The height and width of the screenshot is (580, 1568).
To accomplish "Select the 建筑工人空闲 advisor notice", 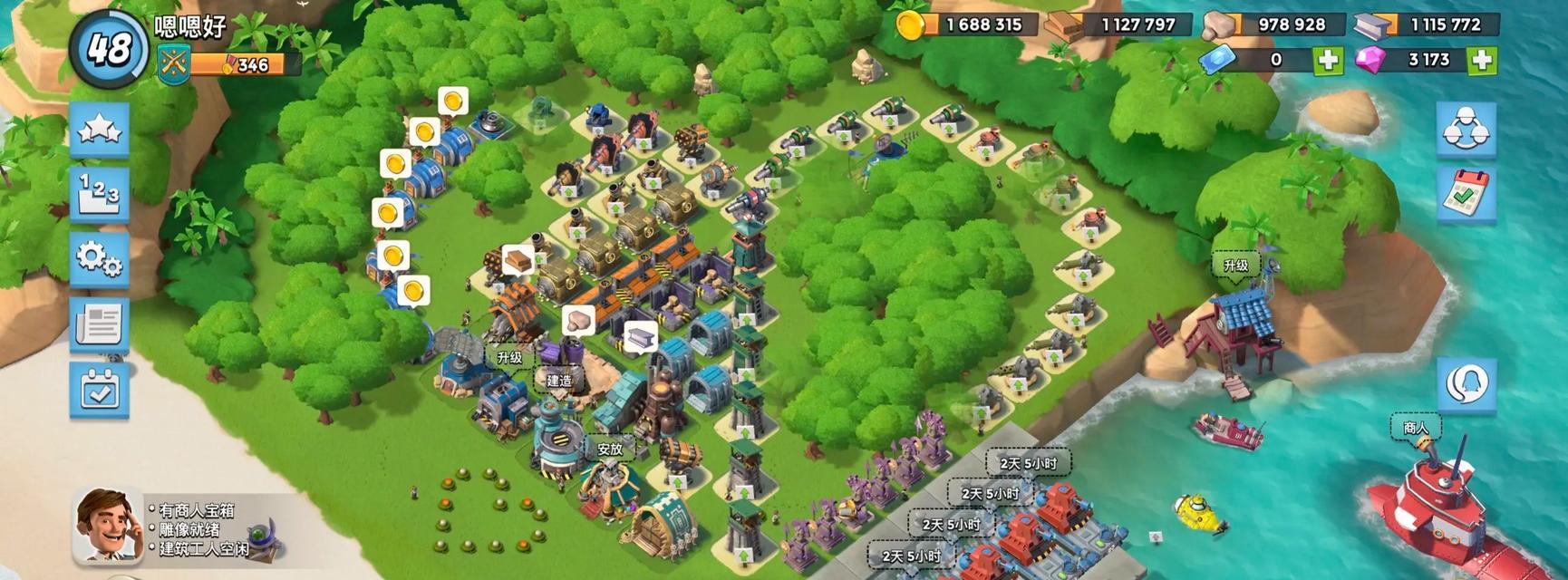I will [x=205, y=549].
